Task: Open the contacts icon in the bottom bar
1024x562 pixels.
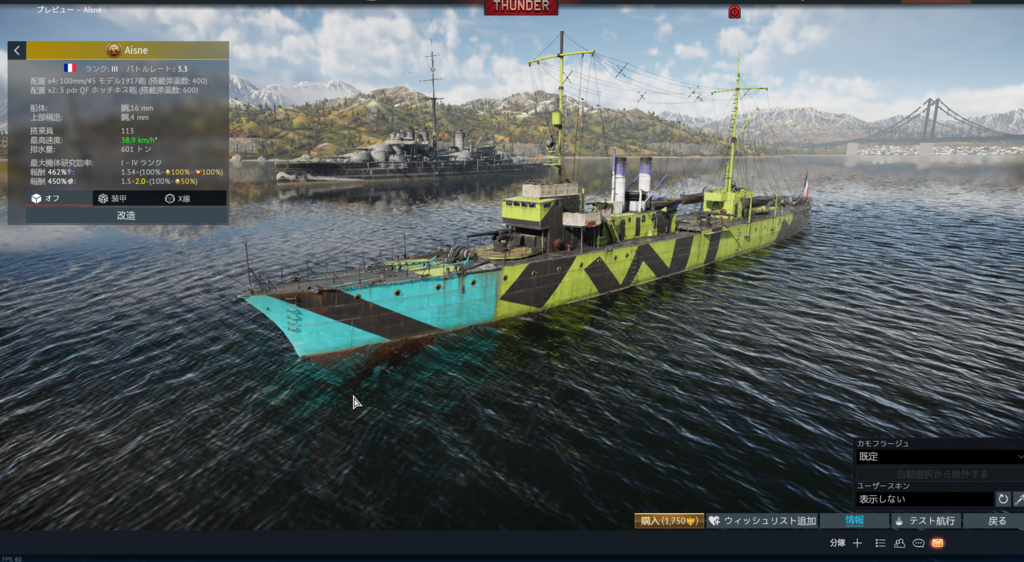Action: [899, 543]
